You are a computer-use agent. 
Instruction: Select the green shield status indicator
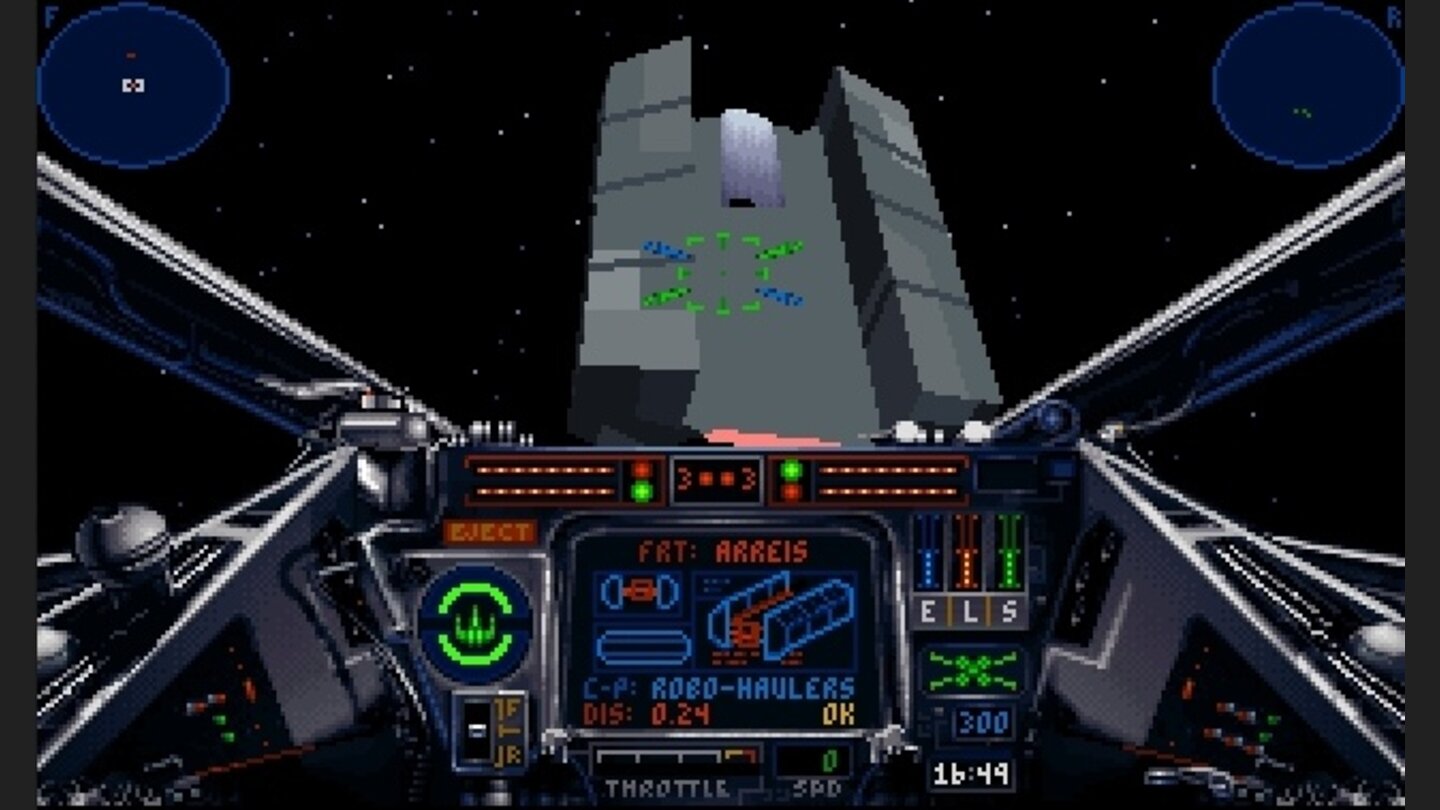tap(475, 621)
